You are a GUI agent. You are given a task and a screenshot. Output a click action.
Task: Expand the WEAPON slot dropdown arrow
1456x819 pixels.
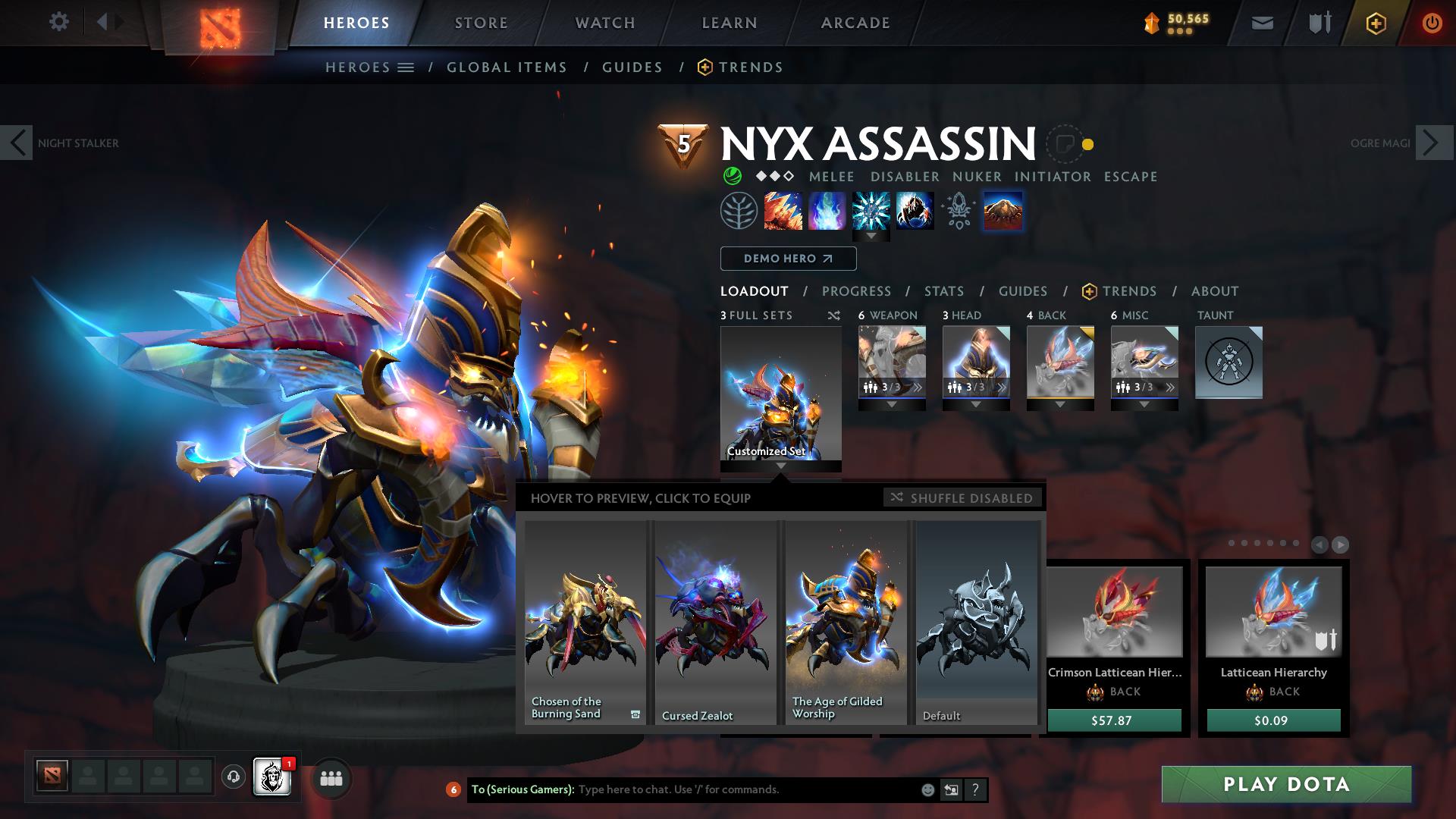click(x=893, y=403)
